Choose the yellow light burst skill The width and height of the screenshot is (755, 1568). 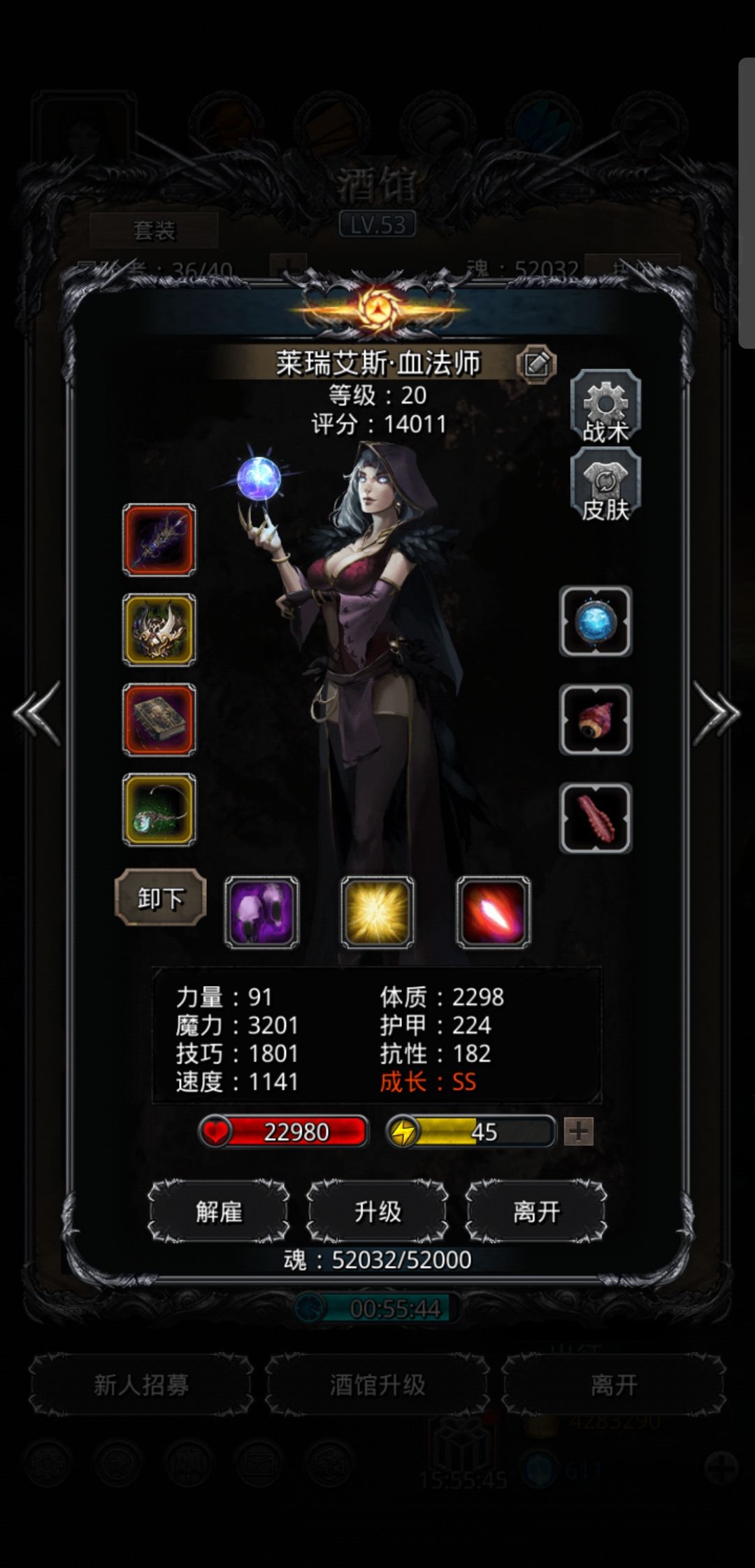pyautogui.click(x=377, y=912)
